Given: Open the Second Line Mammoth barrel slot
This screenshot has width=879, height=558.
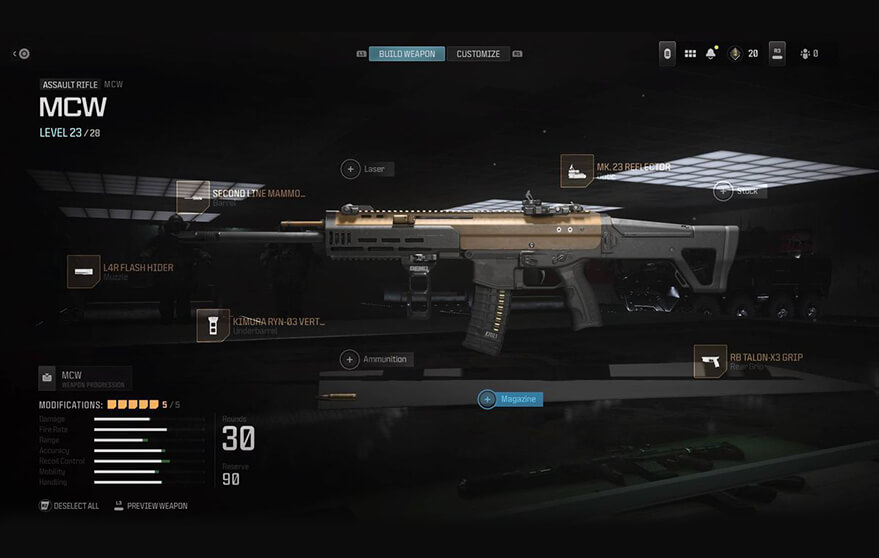Looking at the screenshot, I should 193,196.
